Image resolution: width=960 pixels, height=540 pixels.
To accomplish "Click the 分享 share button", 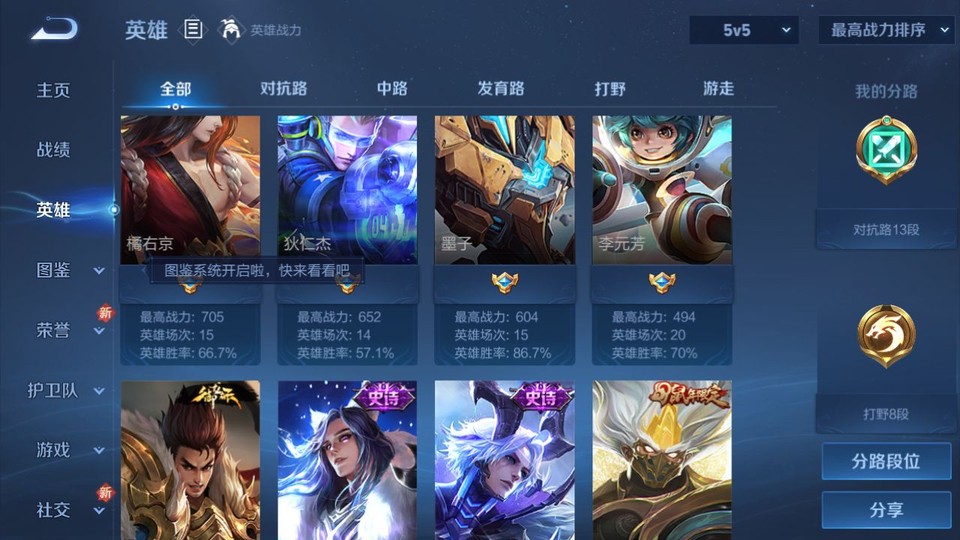I will point(886,510).
